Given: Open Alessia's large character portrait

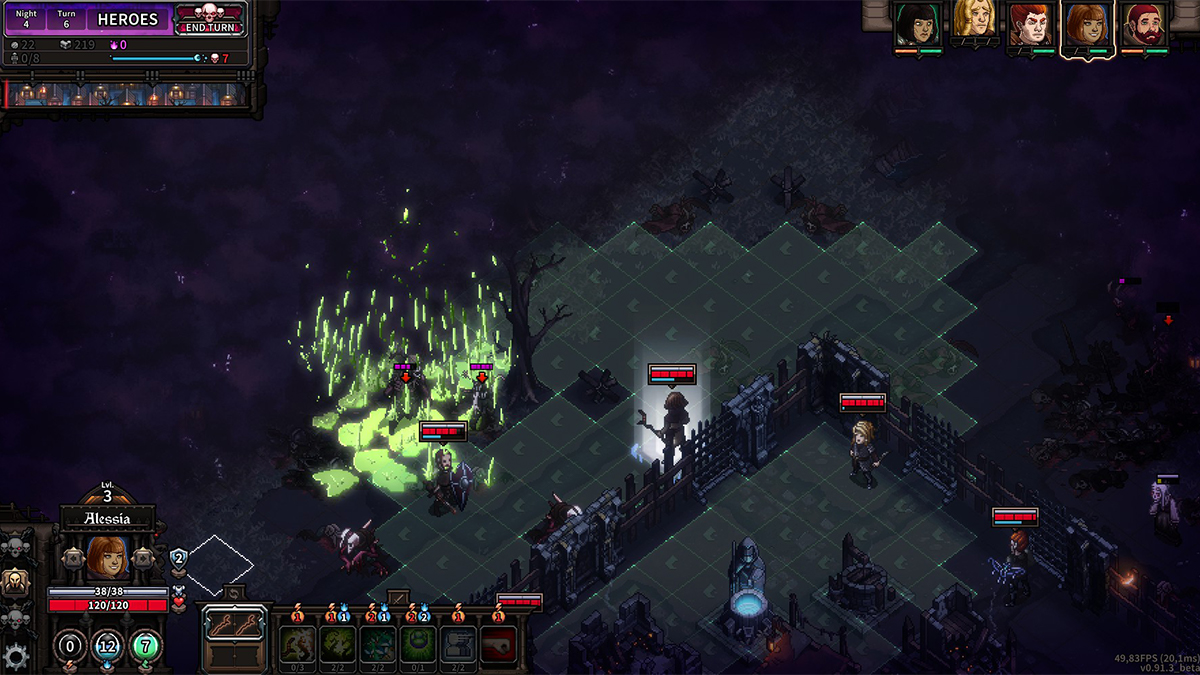Looking at the screenshot, I should [107, 558].
